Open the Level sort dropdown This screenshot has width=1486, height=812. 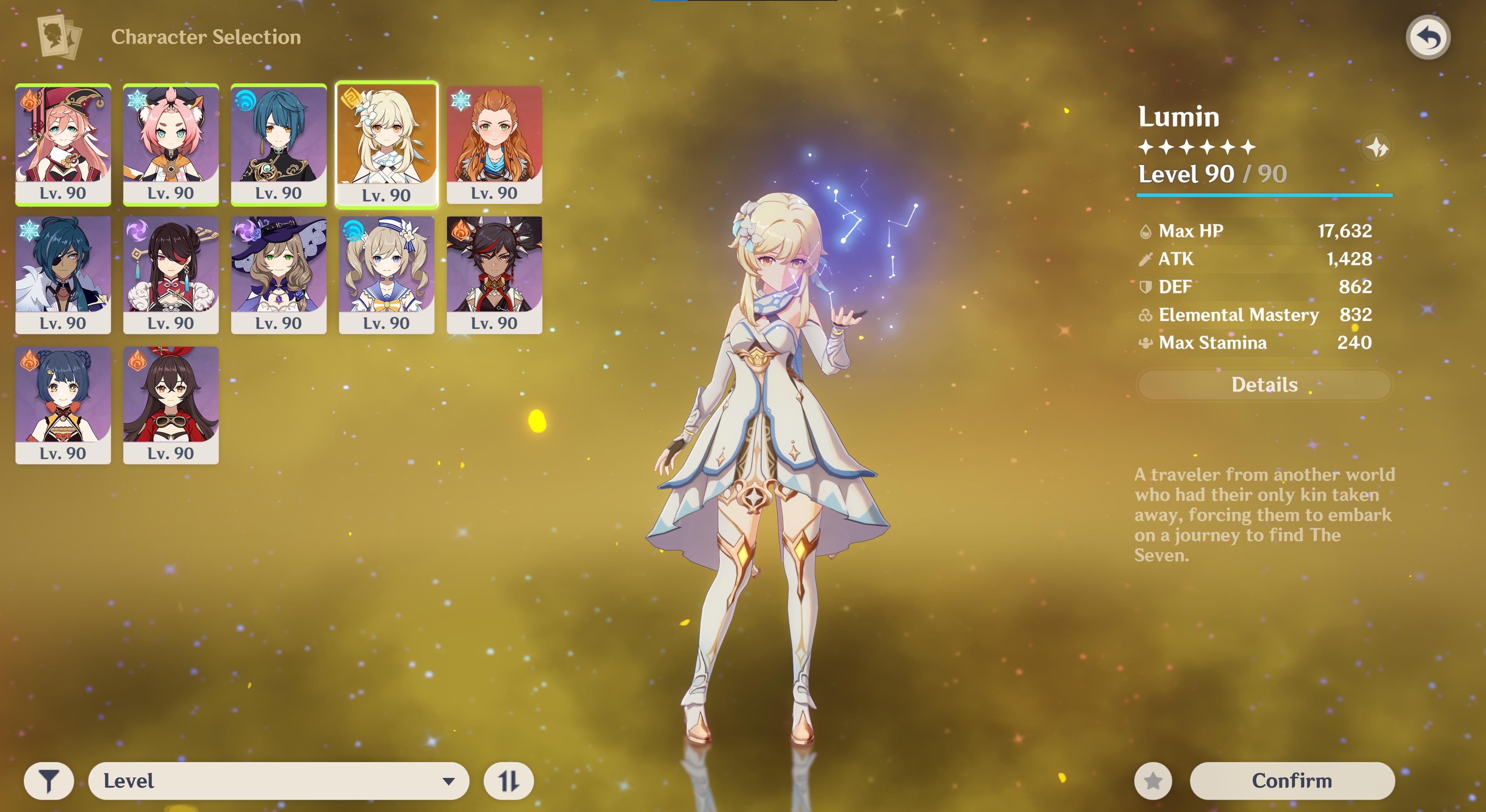(278, 781)
